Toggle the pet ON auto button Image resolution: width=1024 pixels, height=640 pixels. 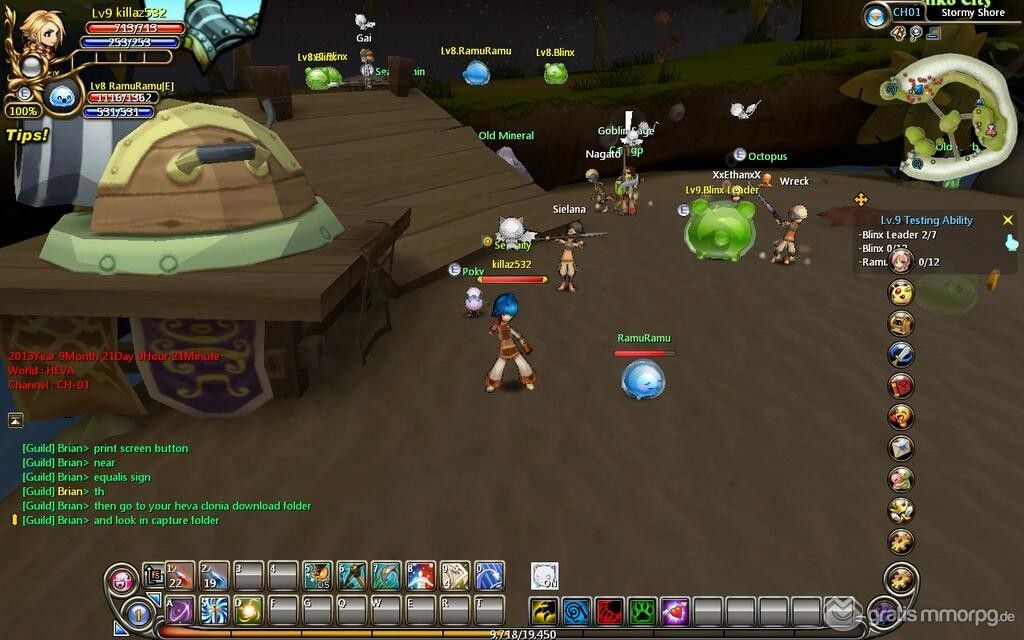click(x=544, y=576)
